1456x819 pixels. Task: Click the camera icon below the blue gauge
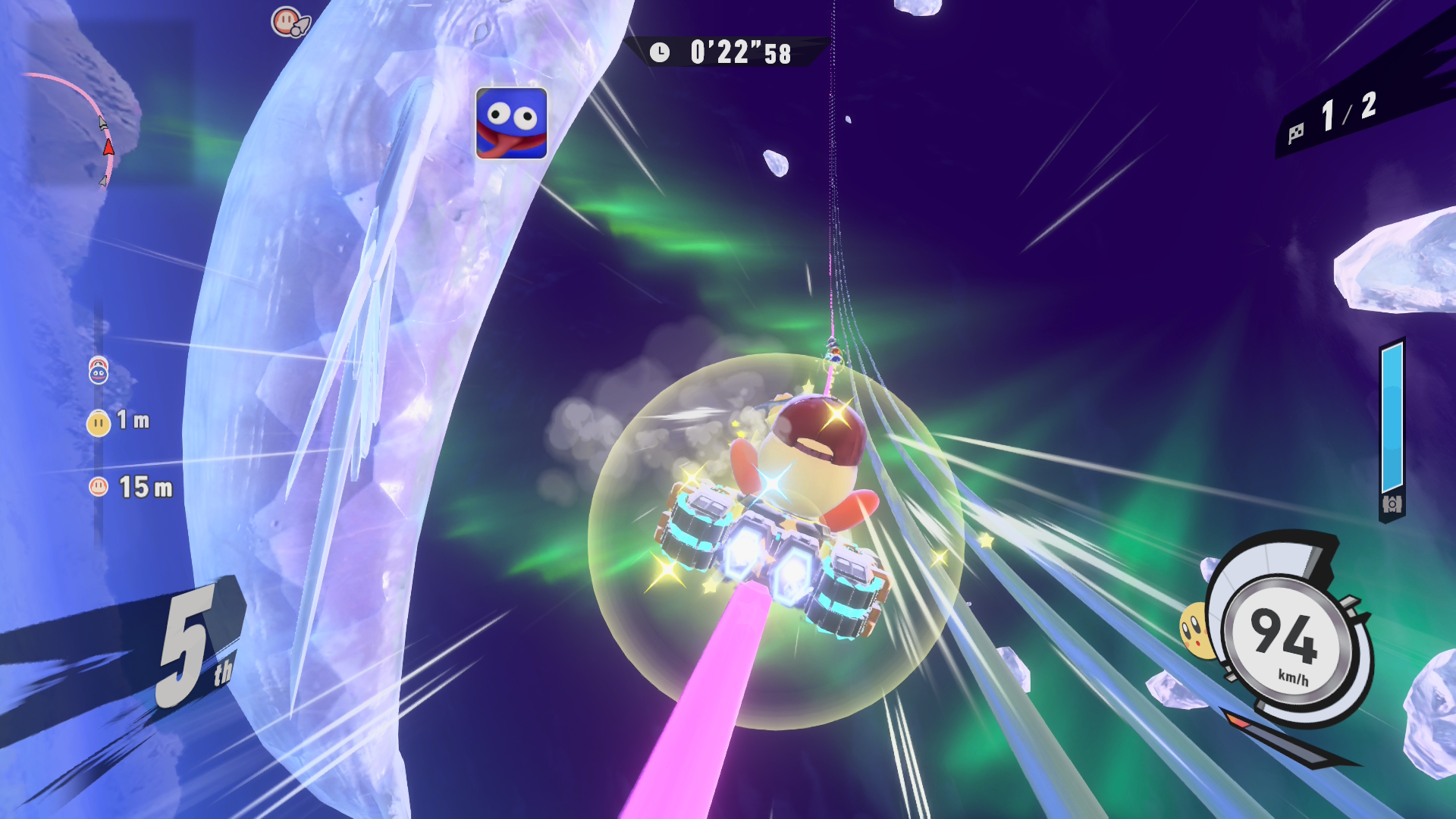1392,504
